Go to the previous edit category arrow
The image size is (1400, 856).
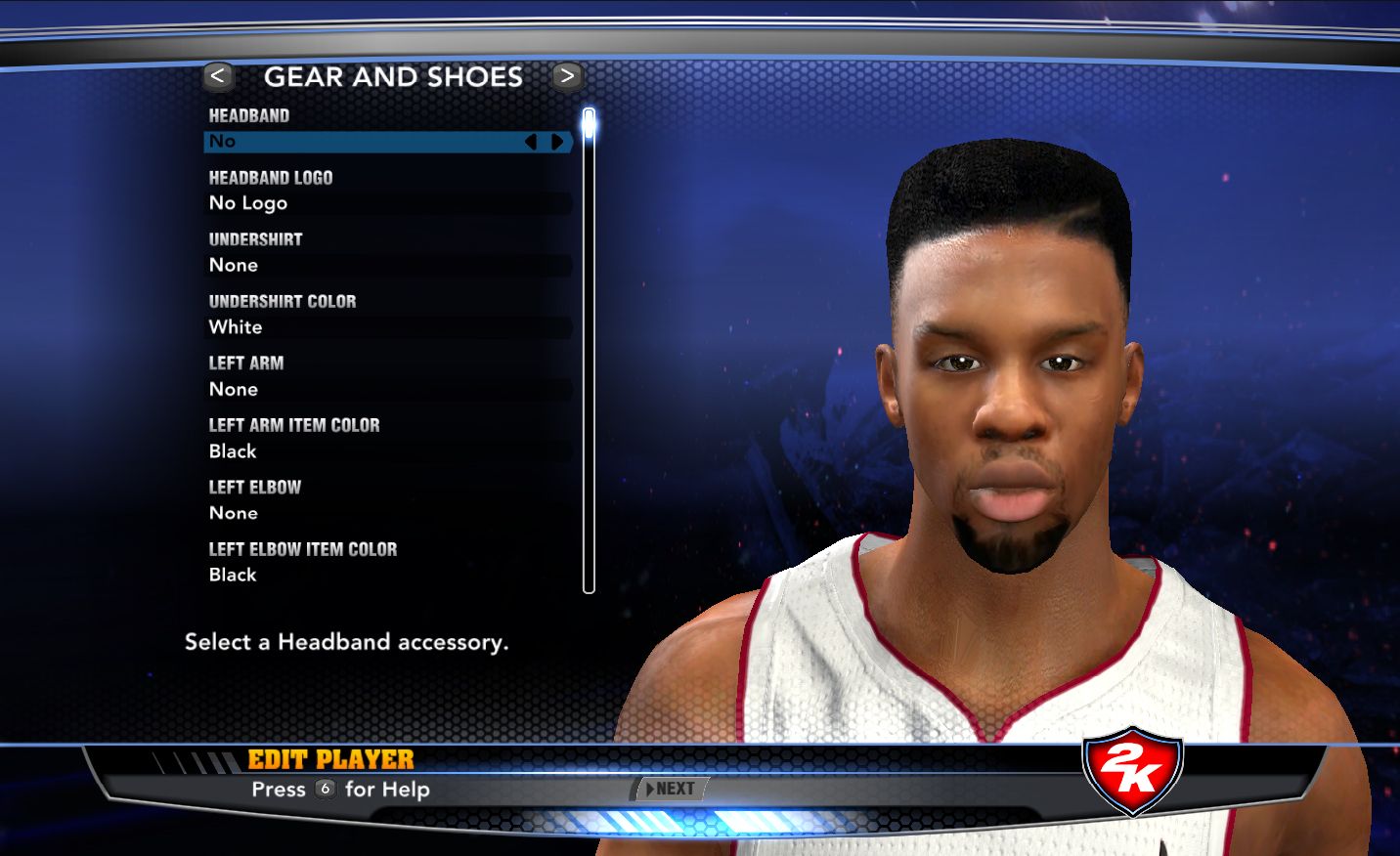[218, 76]
